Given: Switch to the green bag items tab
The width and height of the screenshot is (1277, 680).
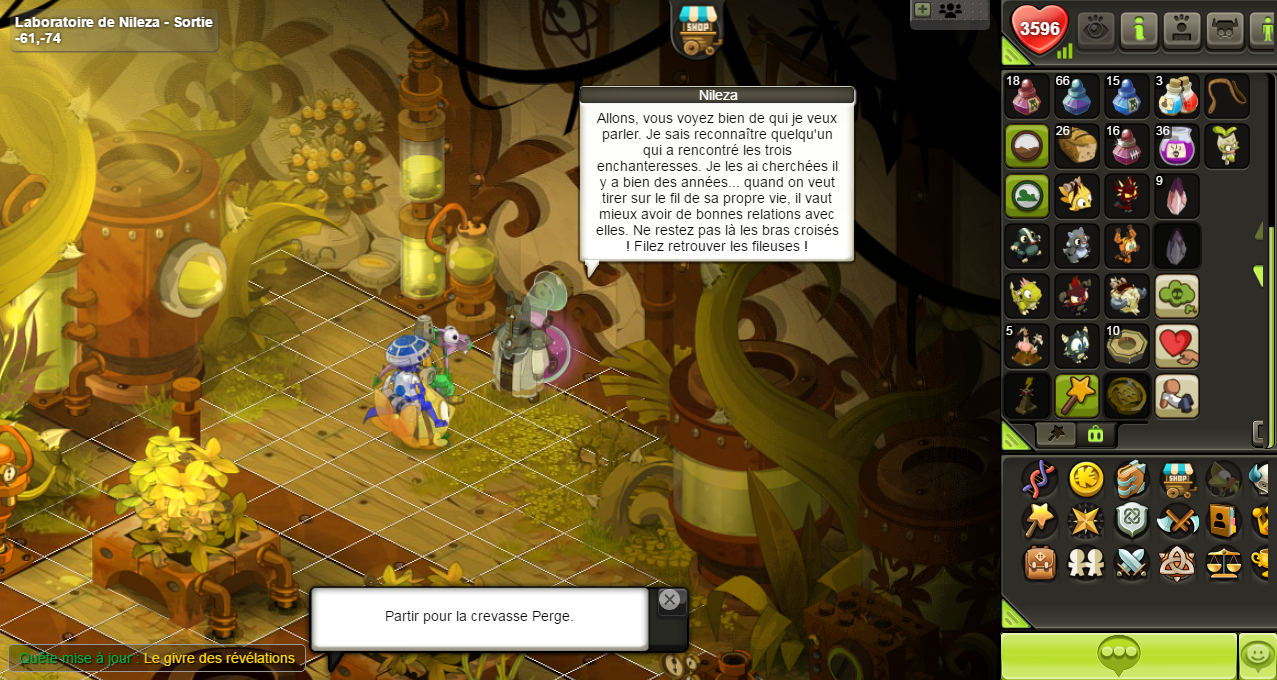Looking at the screenshot, I should pyautogui.click(x=1095, y=434).
